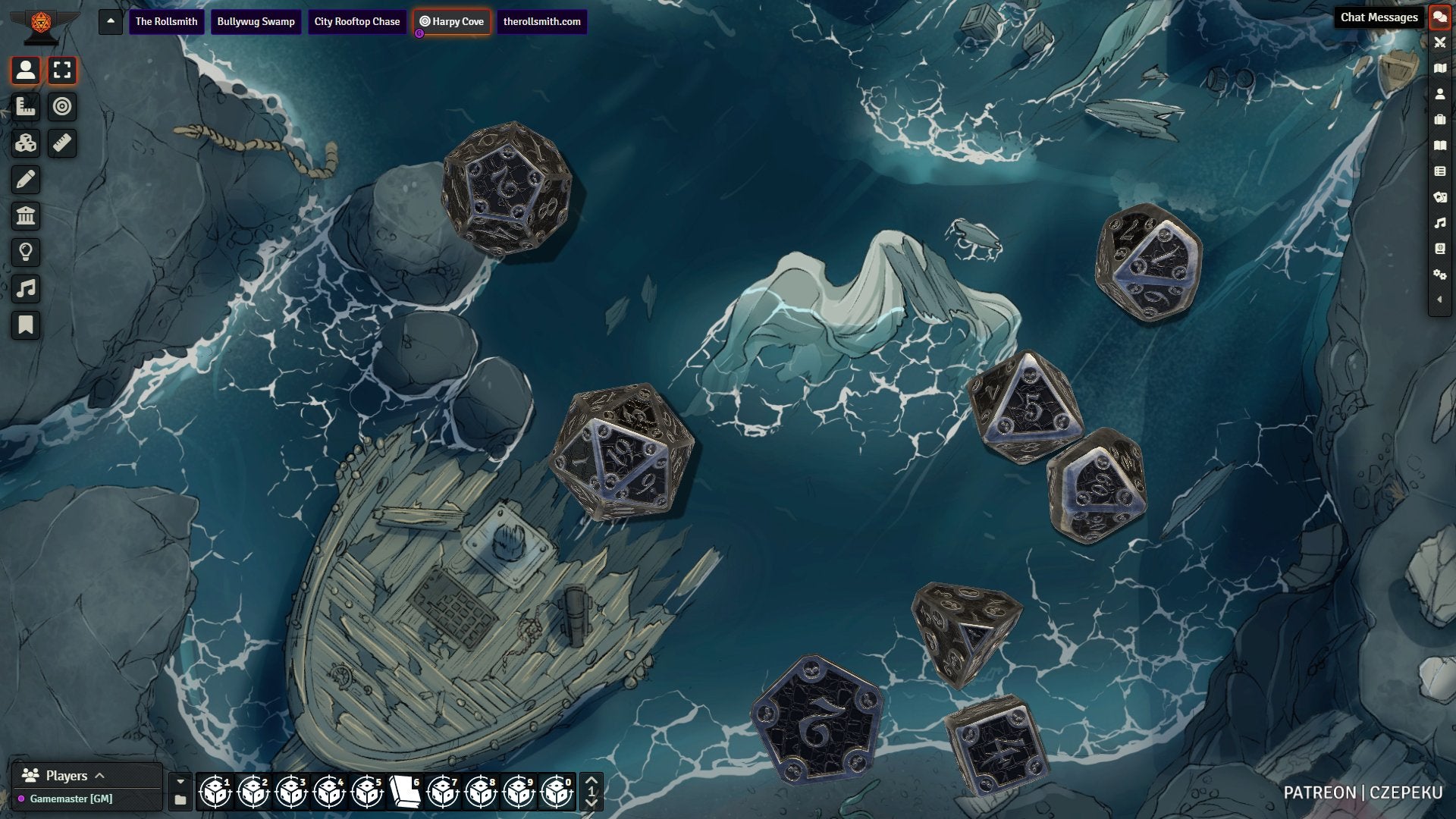Switch to the Bullywug Swamp scene
Screen dimensions: 1456x819
pyautogui.click(x=256, y=21)
